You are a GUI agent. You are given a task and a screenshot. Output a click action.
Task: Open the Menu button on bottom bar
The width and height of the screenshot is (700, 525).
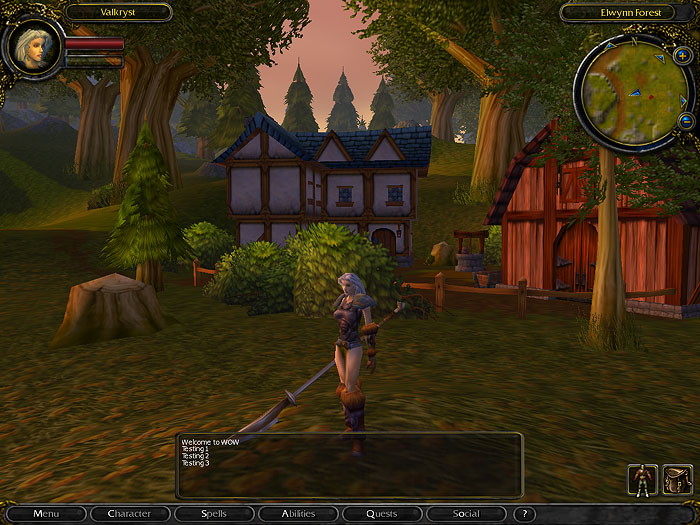46,514
